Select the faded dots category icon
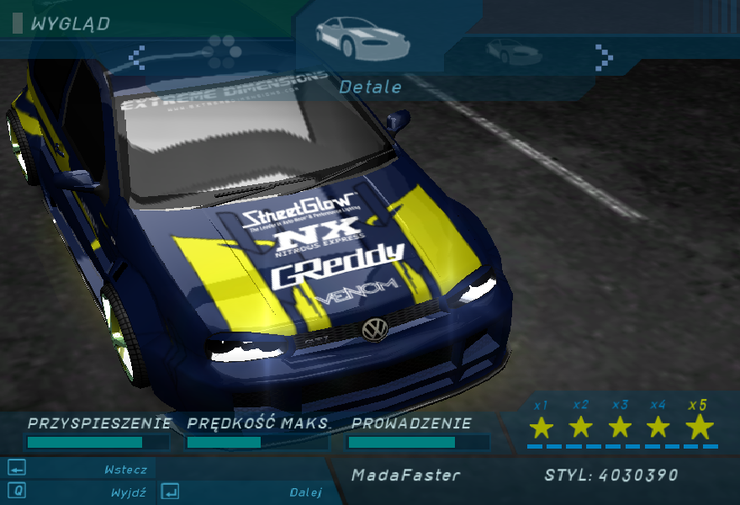 click(224, 47)
